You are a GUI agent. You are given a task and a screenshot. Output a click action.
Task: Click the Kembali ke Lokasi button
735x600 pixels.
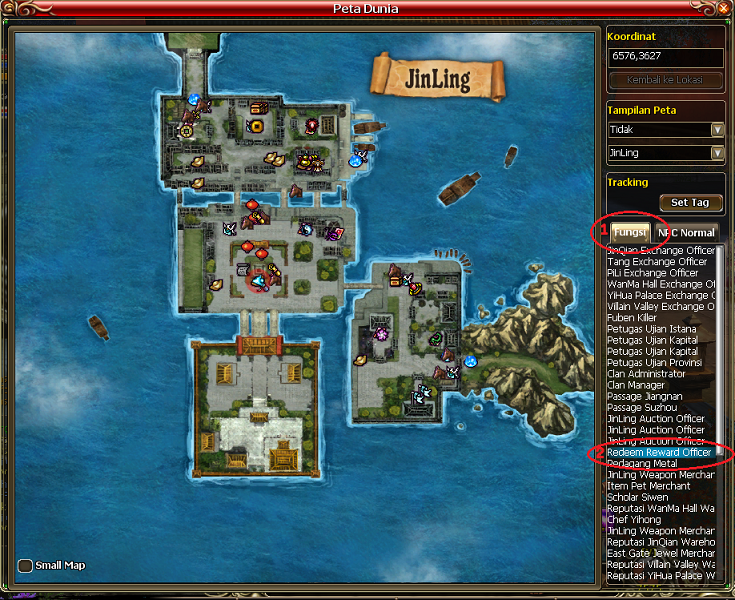(665, 79)
